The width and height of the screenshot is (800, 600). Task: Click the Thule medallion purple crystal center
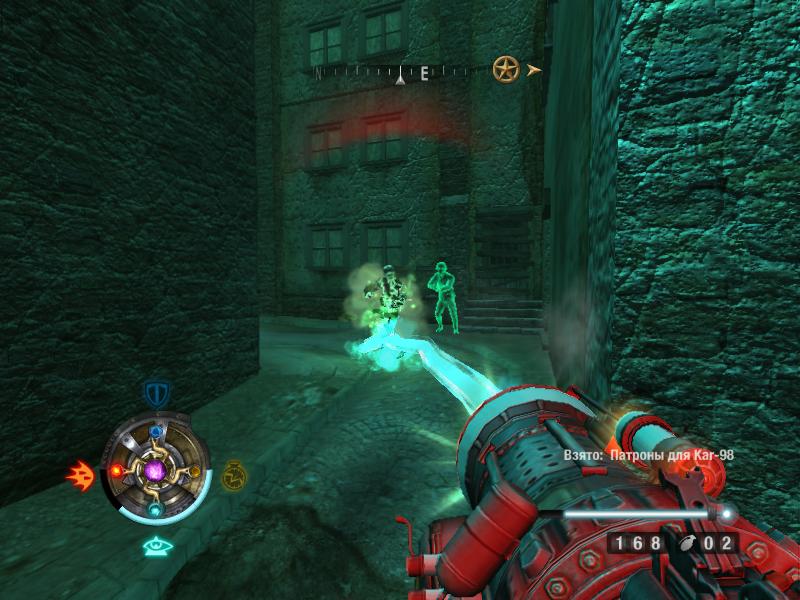click(x=155, y=470)
